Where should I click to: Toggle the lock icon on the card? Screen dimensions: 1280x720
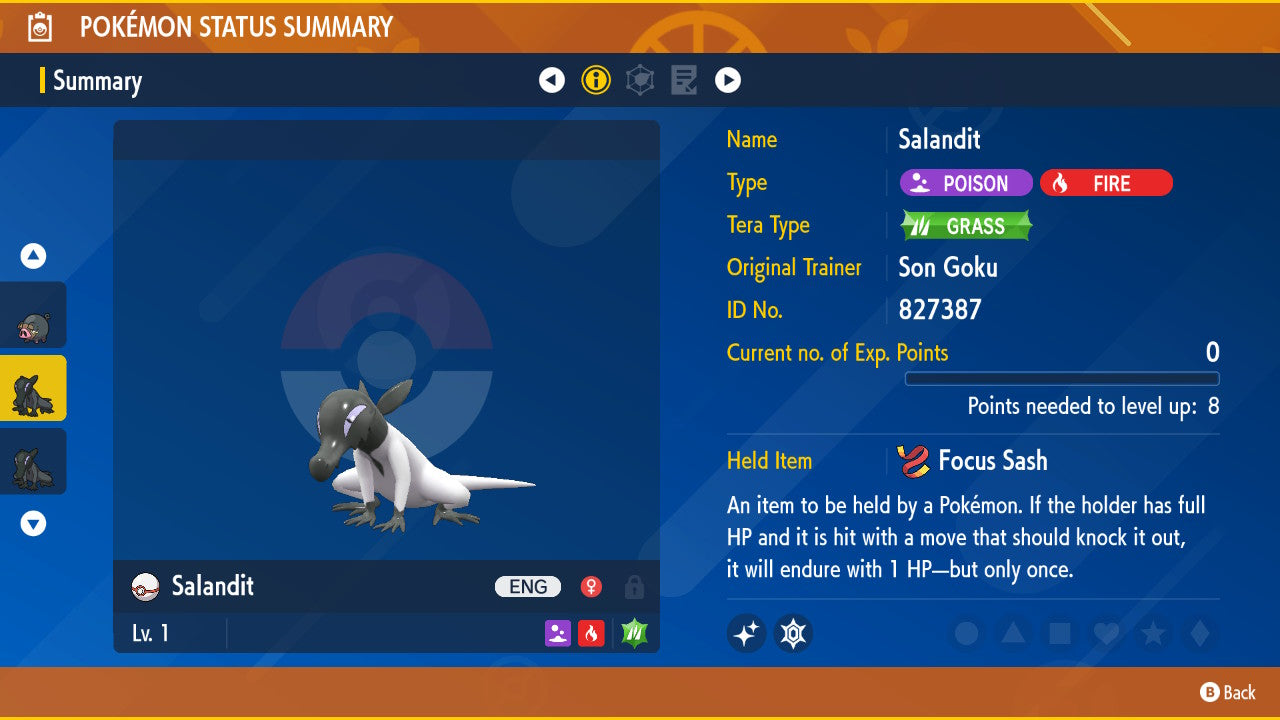click(x=633, y=587)
